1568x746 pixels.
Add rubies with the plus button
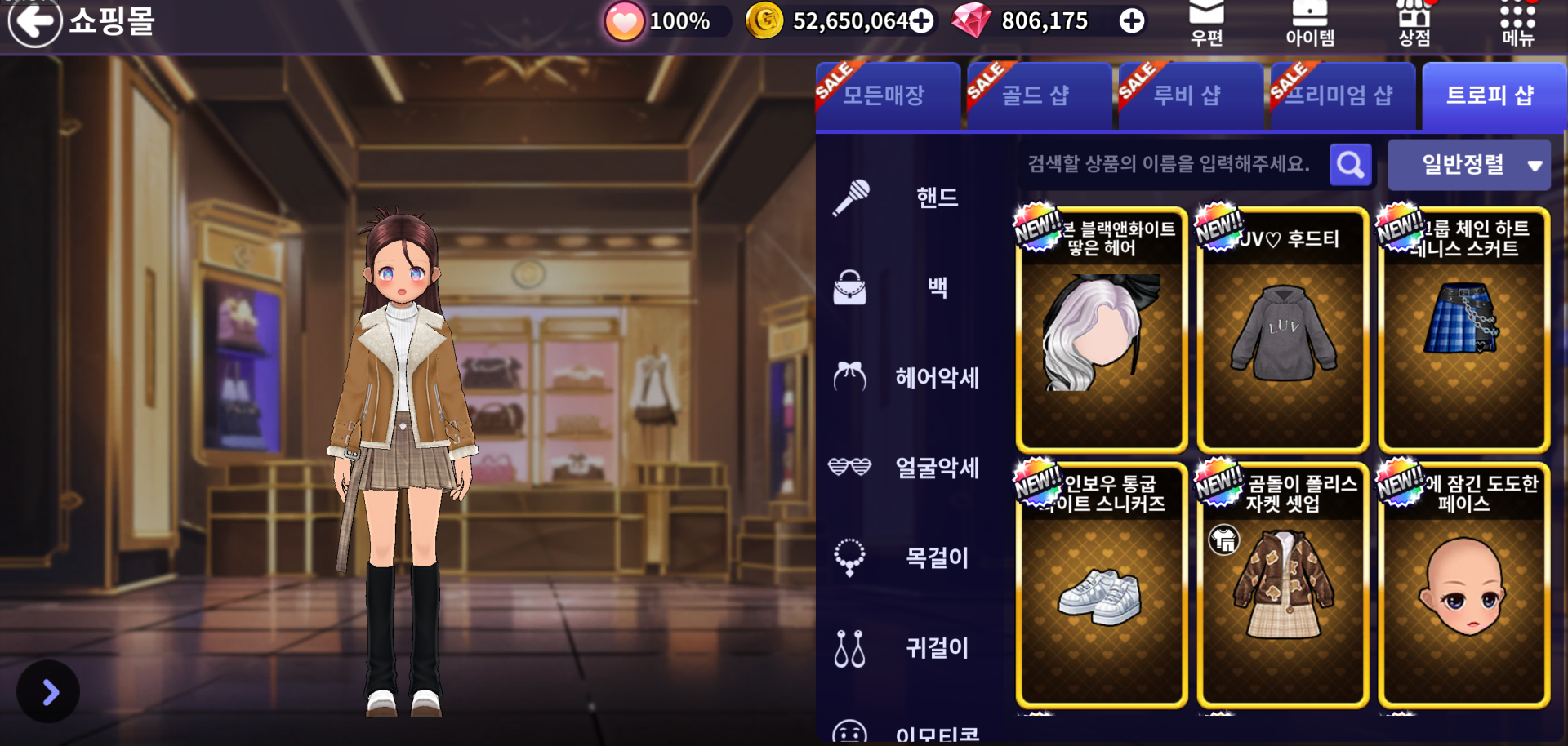click(x=1131, y=21)
